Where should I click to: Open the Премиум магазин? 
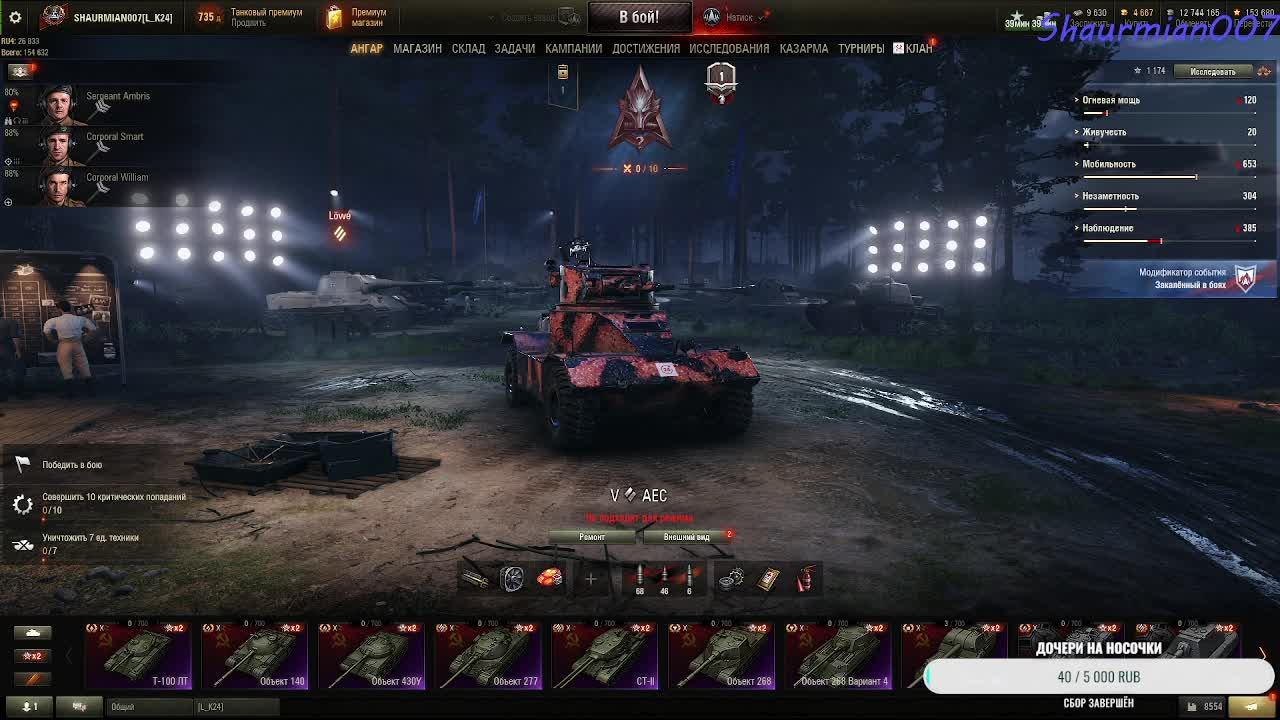[x=358, y=17]
